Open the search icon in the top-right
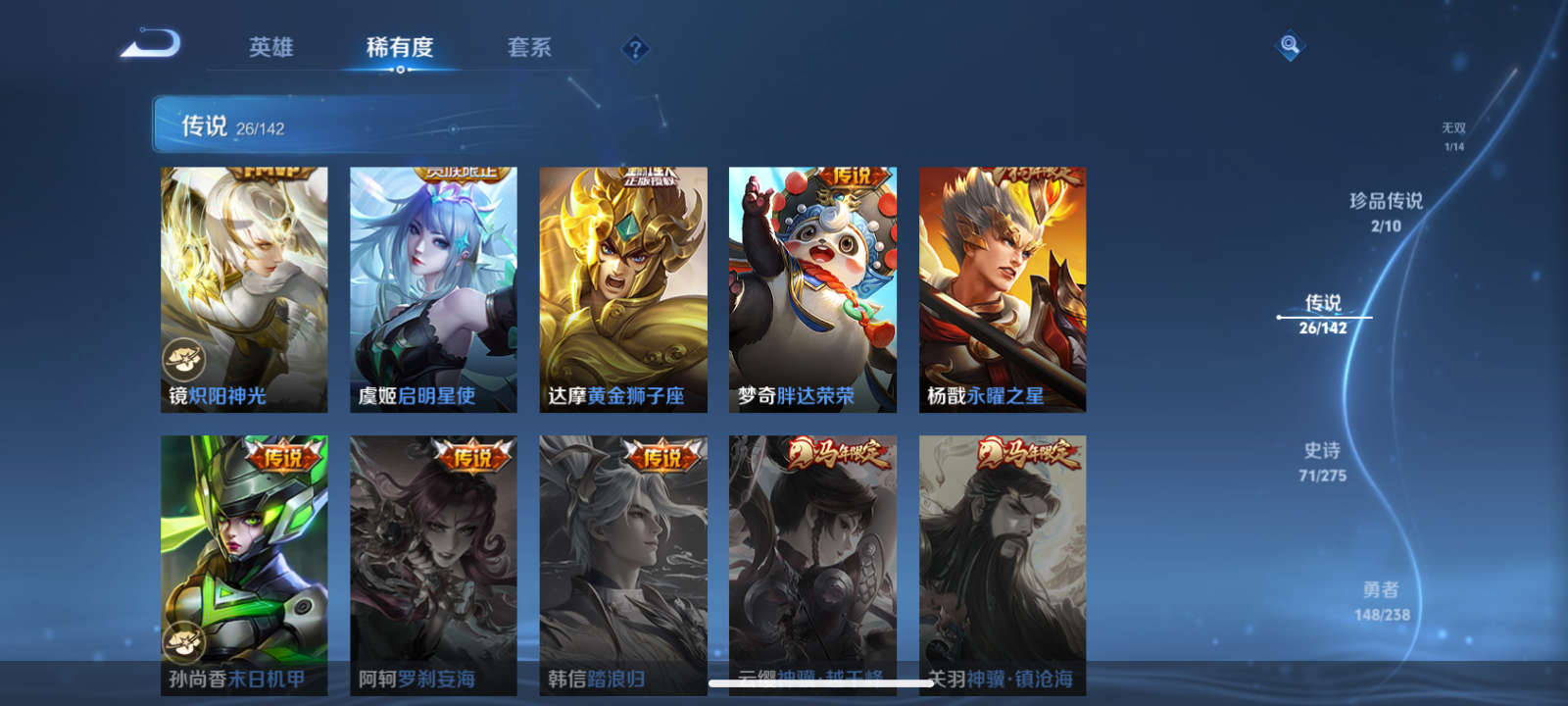1568x706 pixels. [x=1289, y=43]
